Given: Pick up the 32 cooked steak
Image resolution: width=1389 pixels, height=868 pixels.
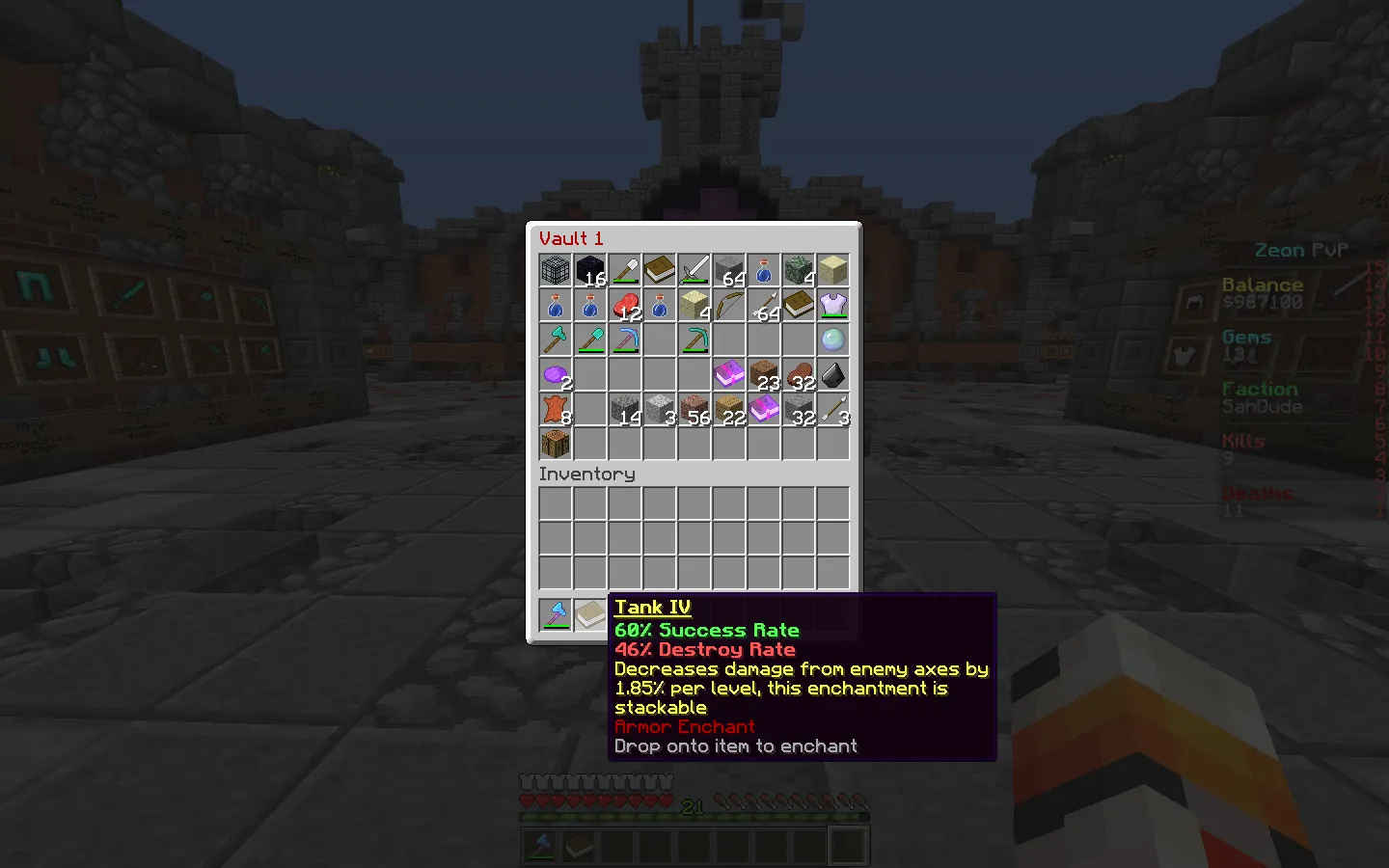Looking at the screenshot, I should (799, 375).
